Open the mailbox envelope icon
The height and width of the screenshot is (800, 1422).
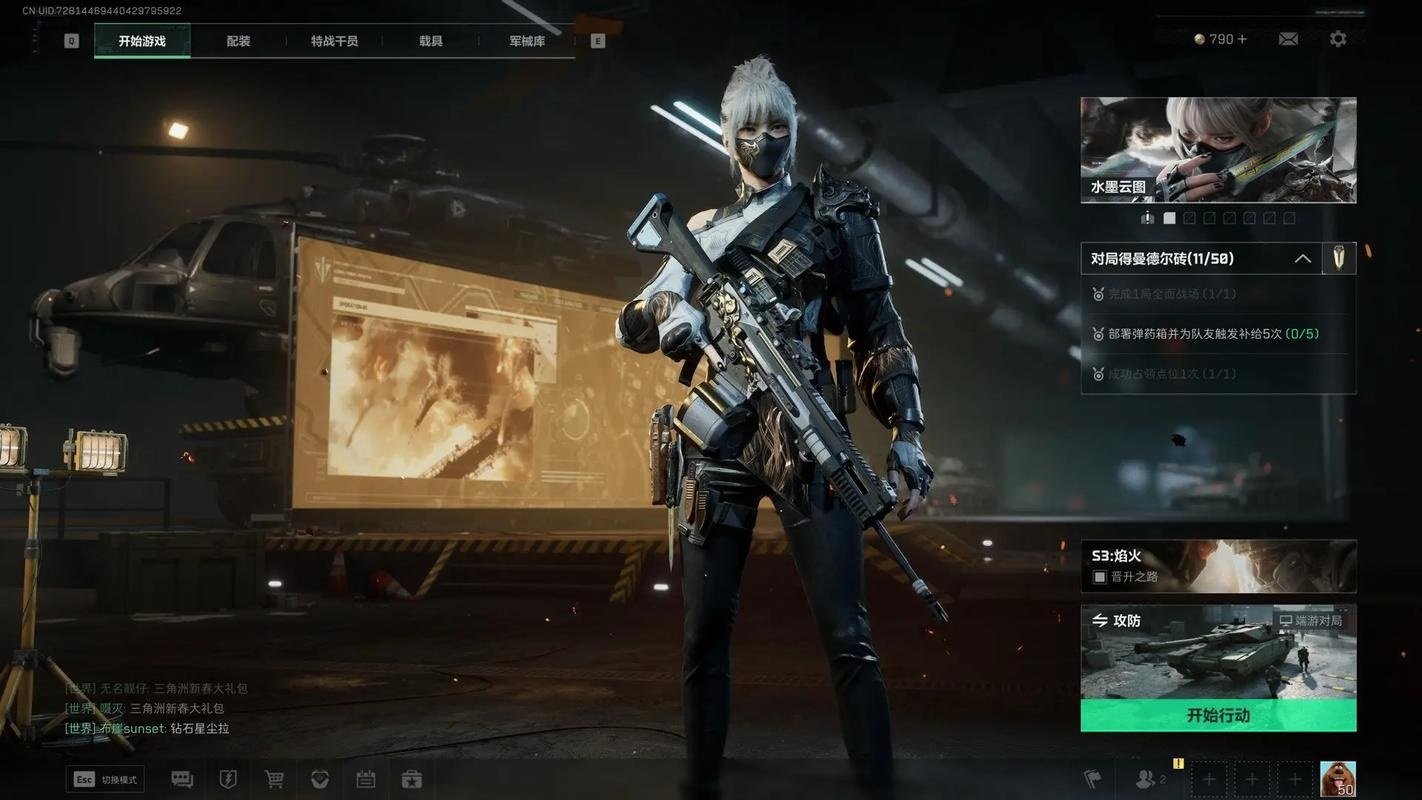coord(1288,39)
